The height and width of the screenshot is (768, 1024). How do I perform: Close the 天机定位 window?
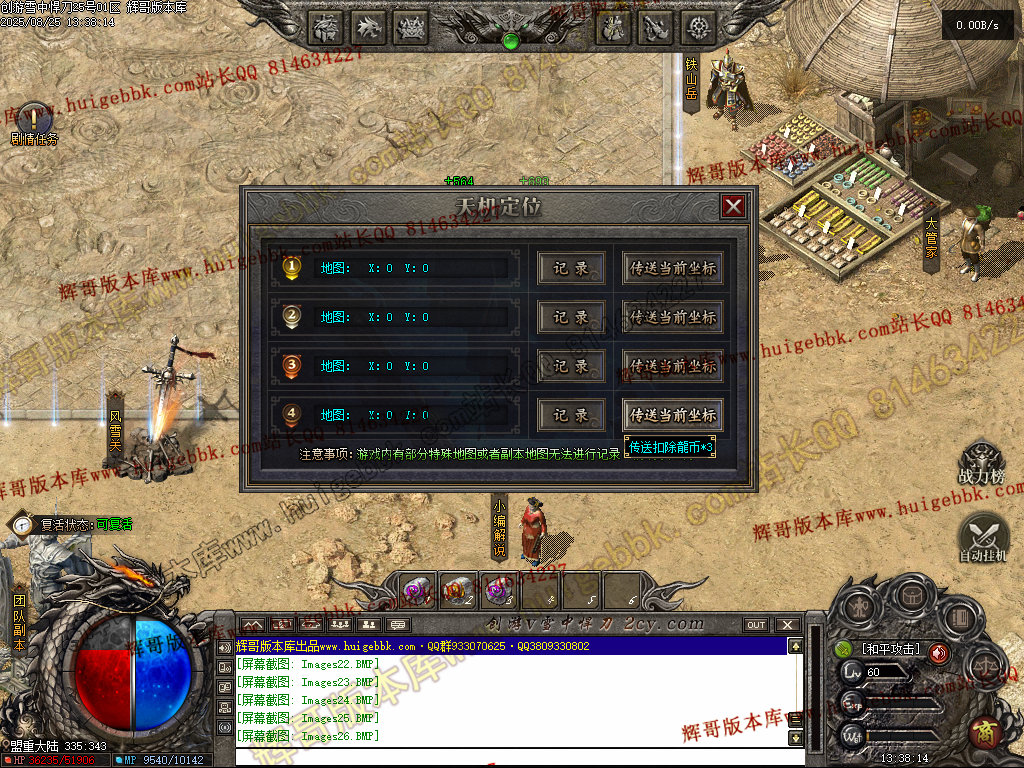pos(733,206)
